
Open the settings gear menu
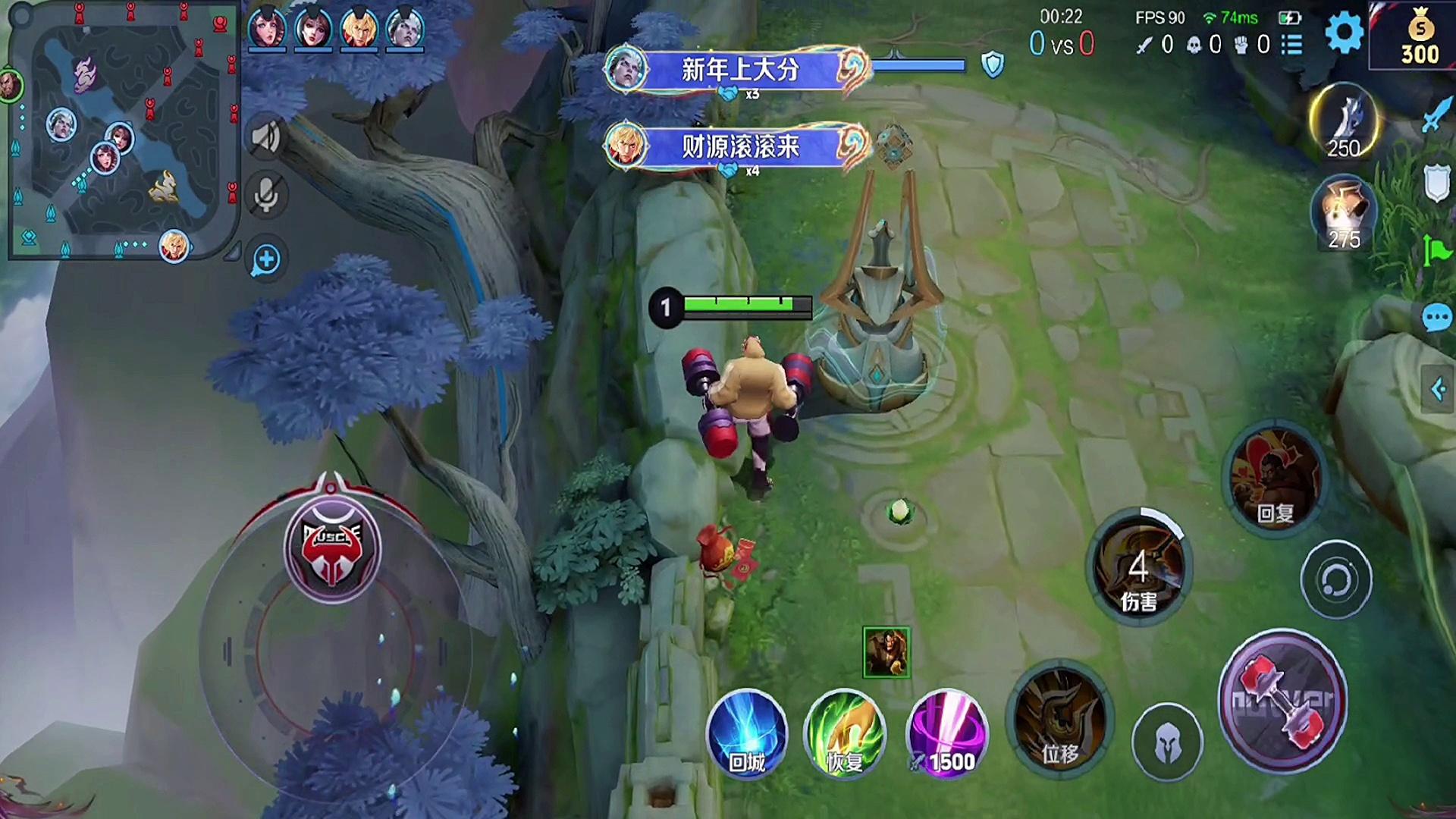(1344, 33)
